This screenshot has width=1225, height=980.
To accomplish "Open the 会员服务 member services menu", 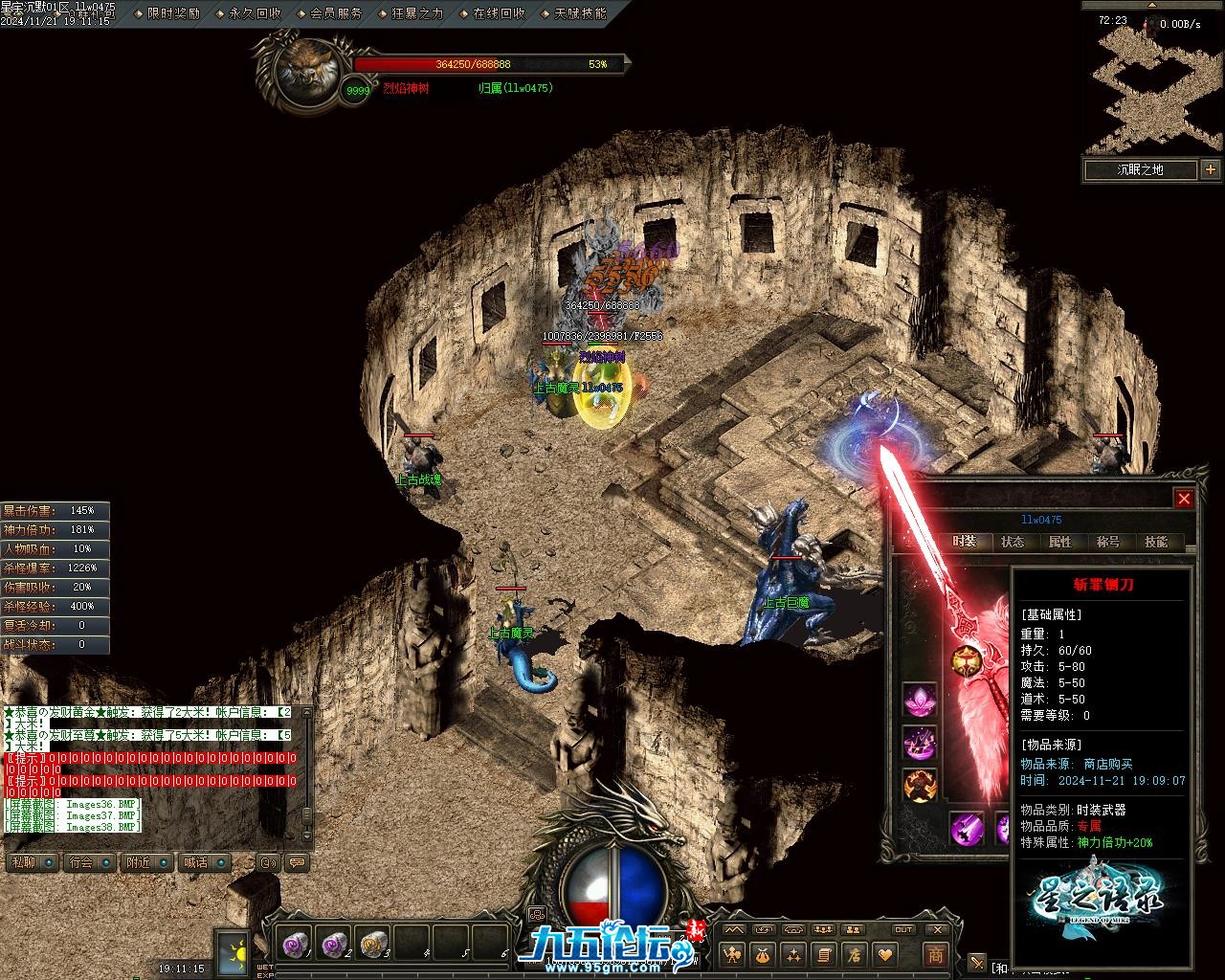I will [336, 13].
